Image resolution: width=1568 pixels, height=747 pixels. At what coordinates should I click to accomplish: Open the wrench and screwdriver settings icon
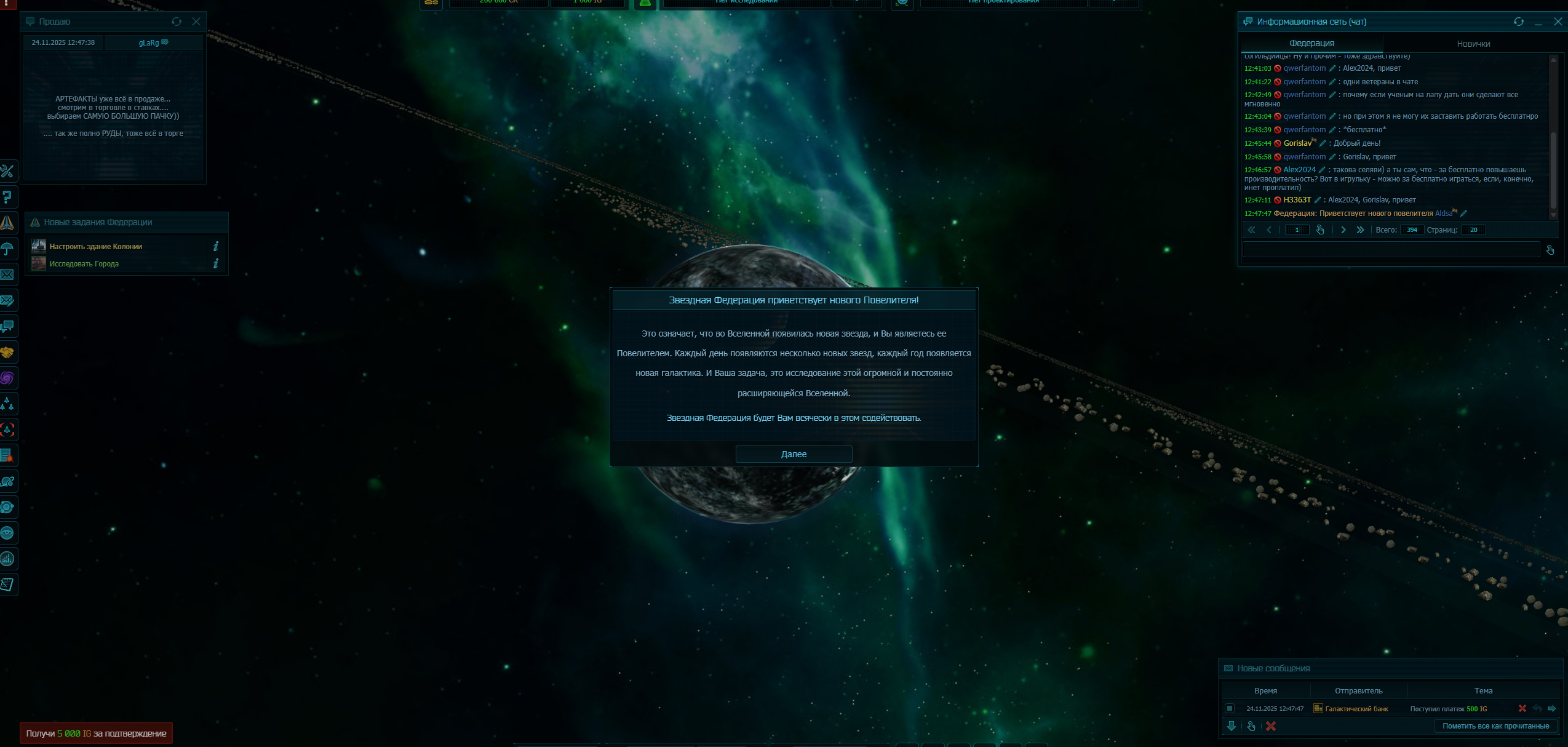[x=7, y=171]
